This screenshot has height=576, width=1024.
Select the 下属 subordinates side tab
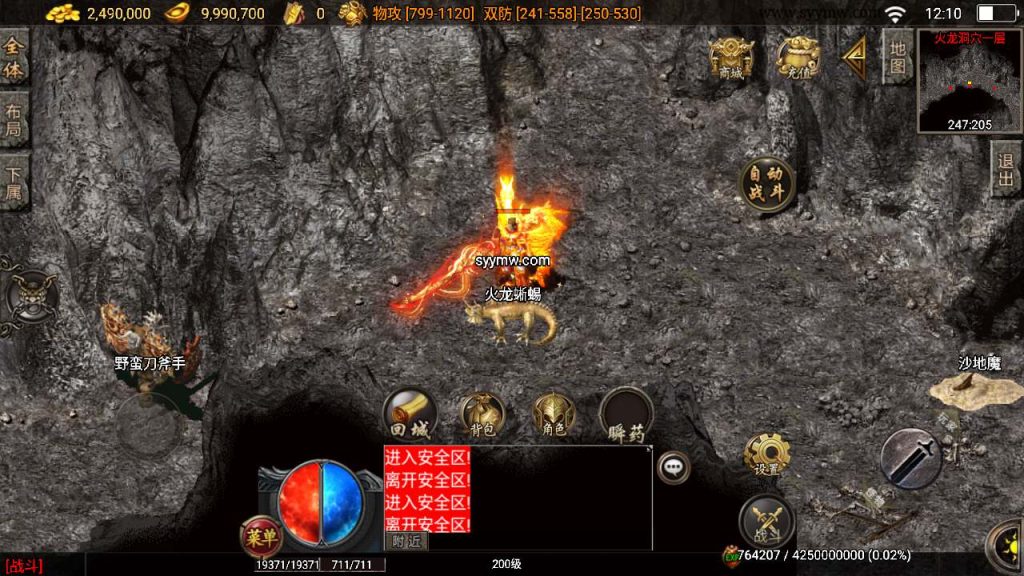(x=14, y=182)
